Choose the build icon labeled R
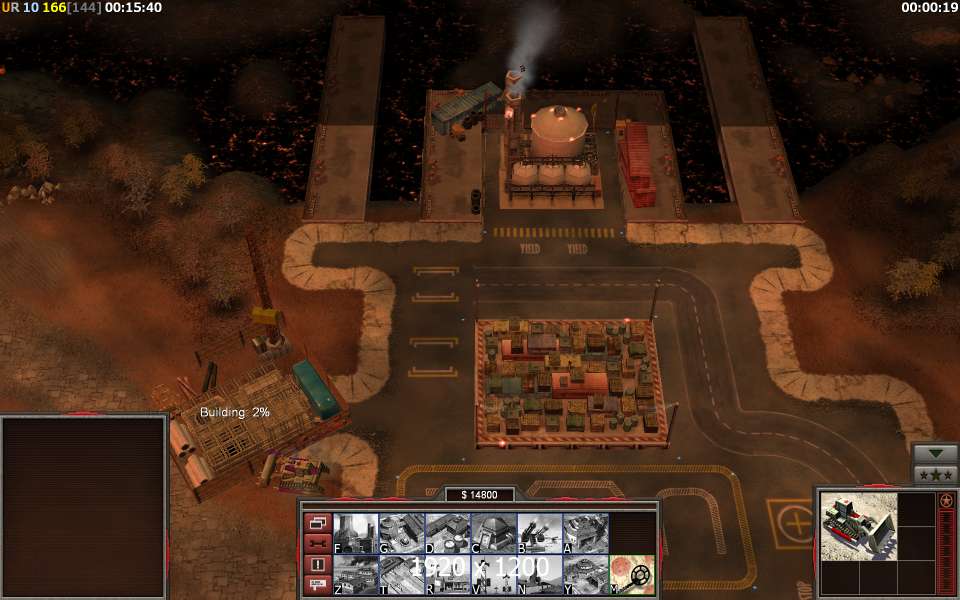 447,575
